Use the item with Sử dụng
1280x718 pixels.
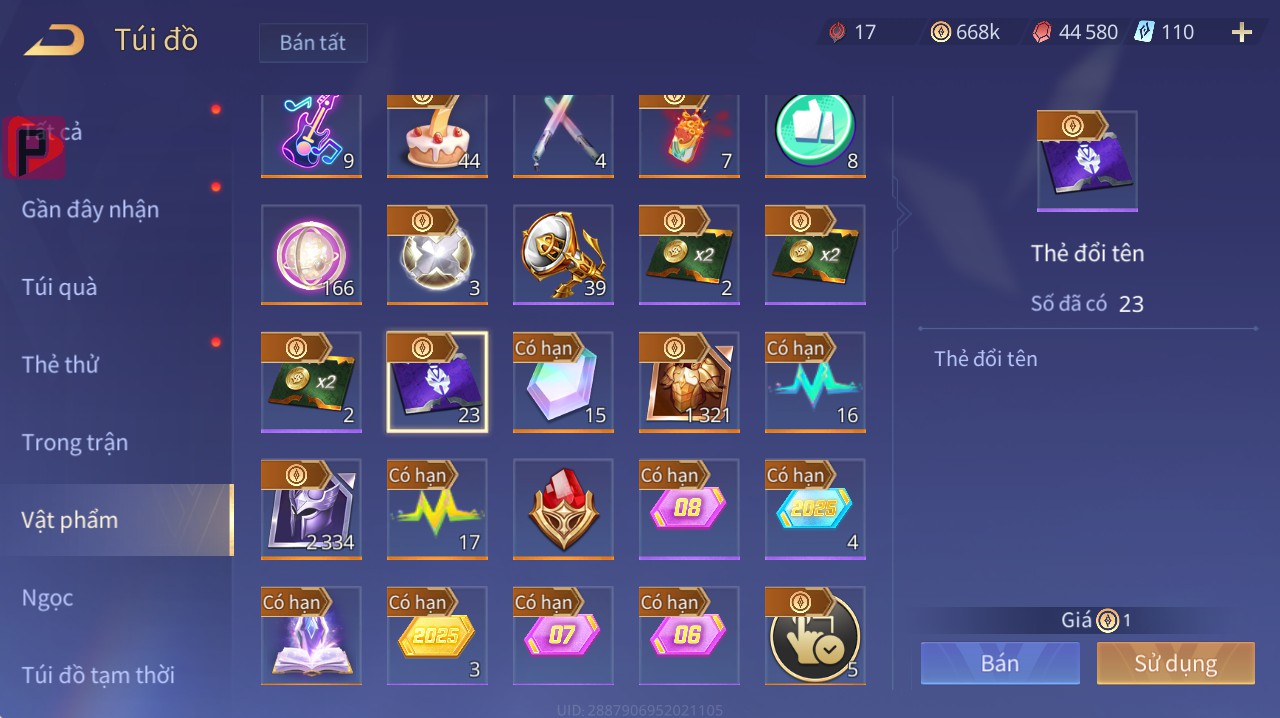1175,663
